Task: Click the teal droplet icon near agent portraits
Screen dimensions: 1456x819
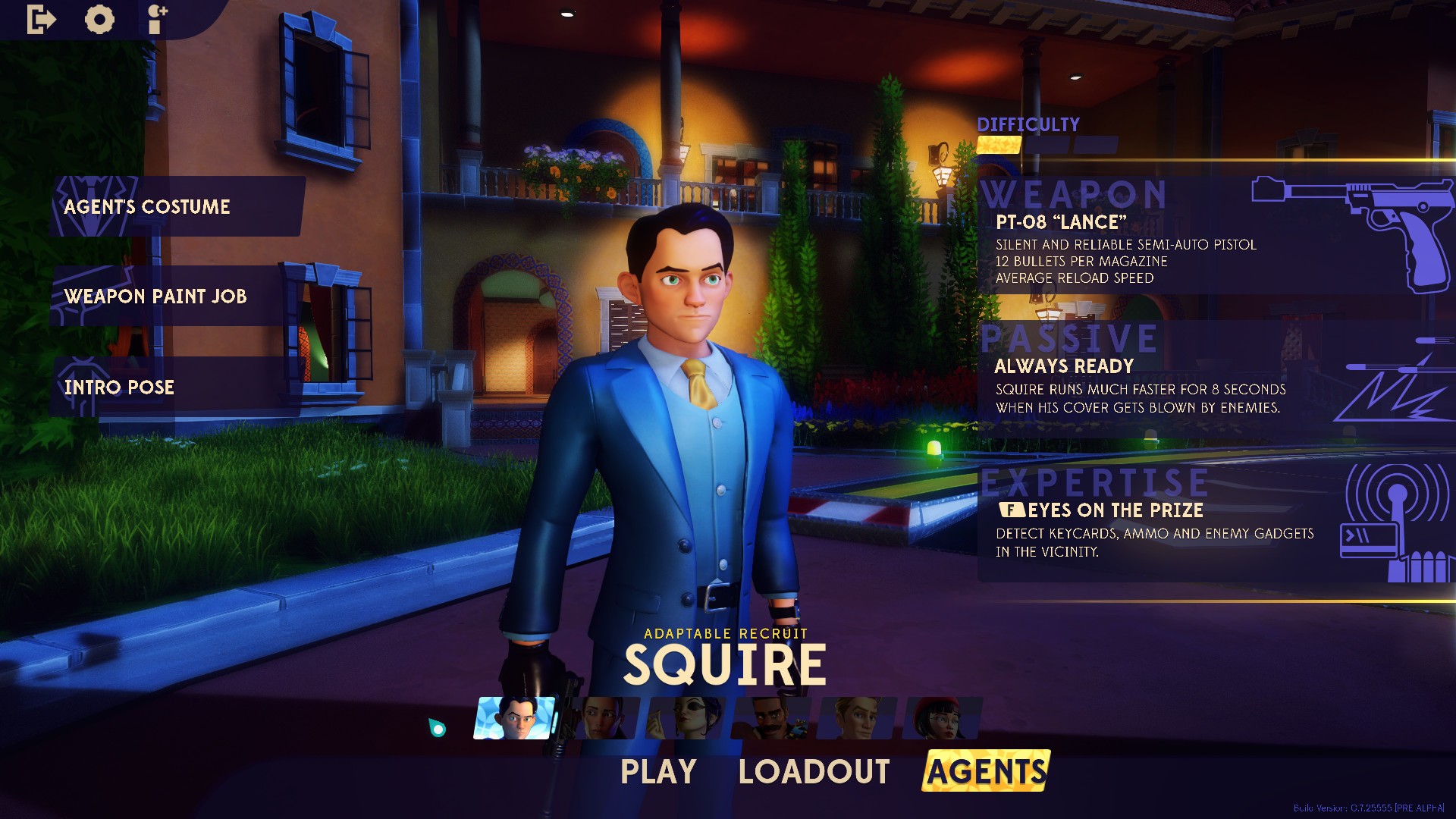Action: [x=438, y=728]
